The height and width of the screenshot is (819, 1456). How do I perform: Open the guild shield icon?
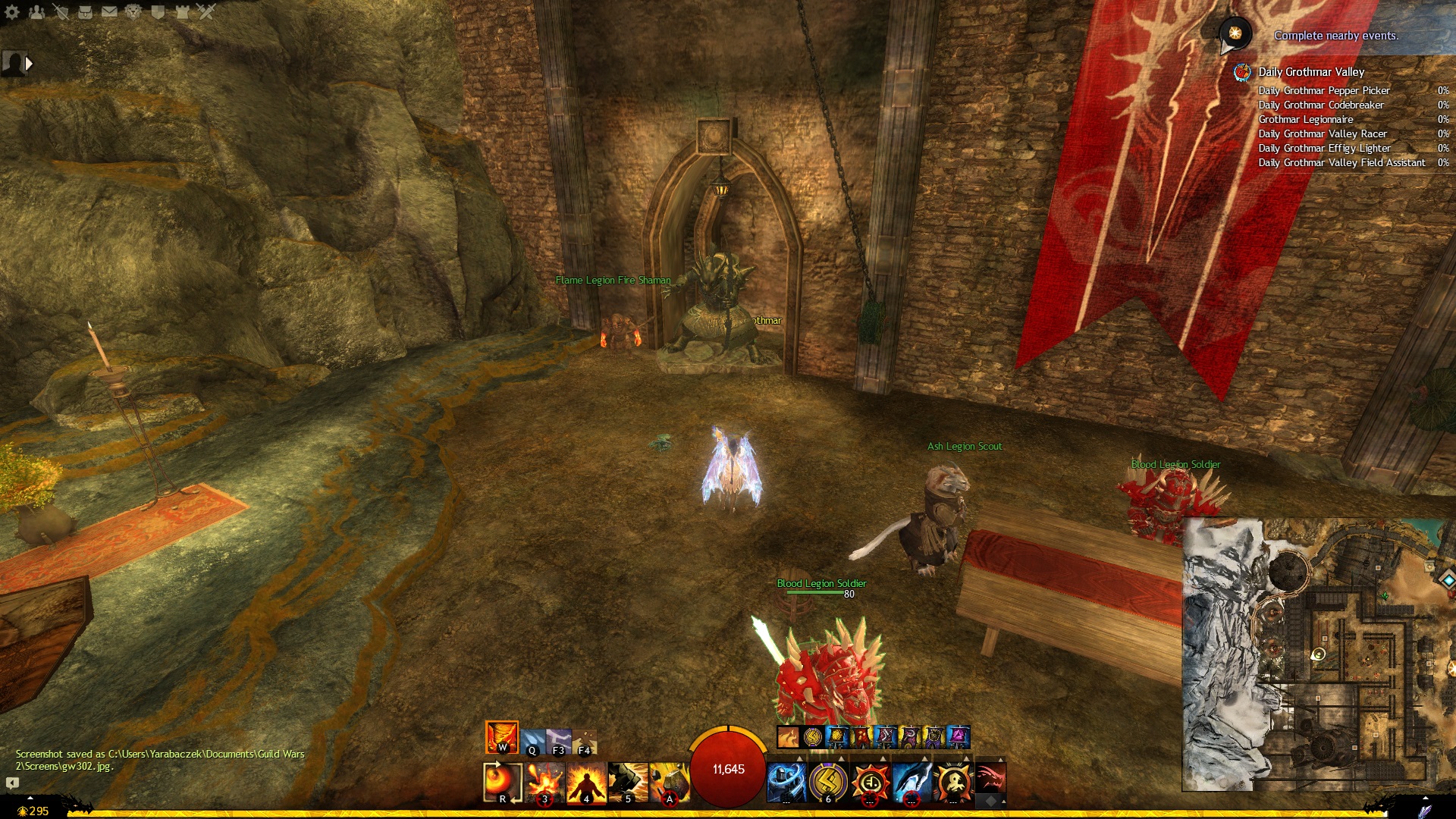158,12
